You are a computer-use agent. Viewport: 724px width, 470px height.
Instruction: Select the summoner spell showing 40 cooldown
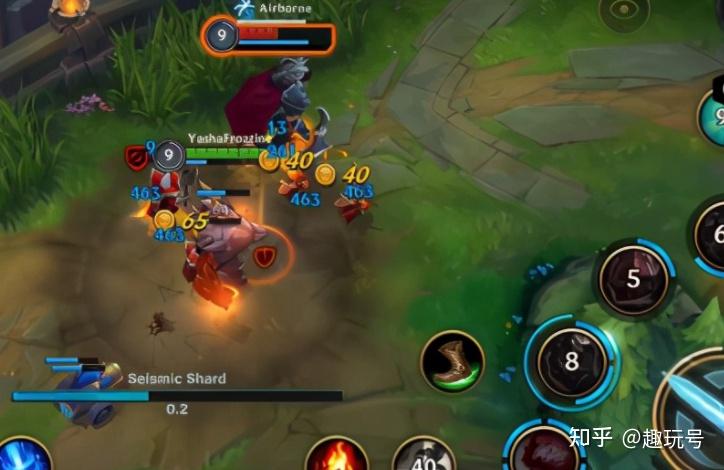[424, 456]
